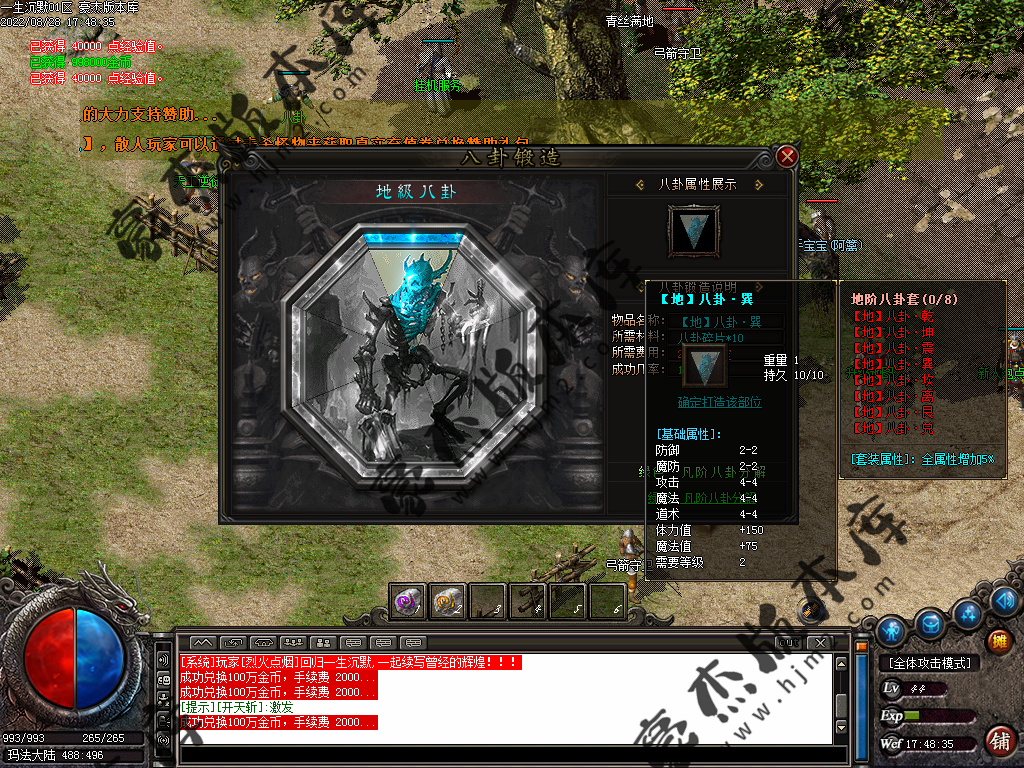
Task: Close the chat window with X button
Action: 819,642
